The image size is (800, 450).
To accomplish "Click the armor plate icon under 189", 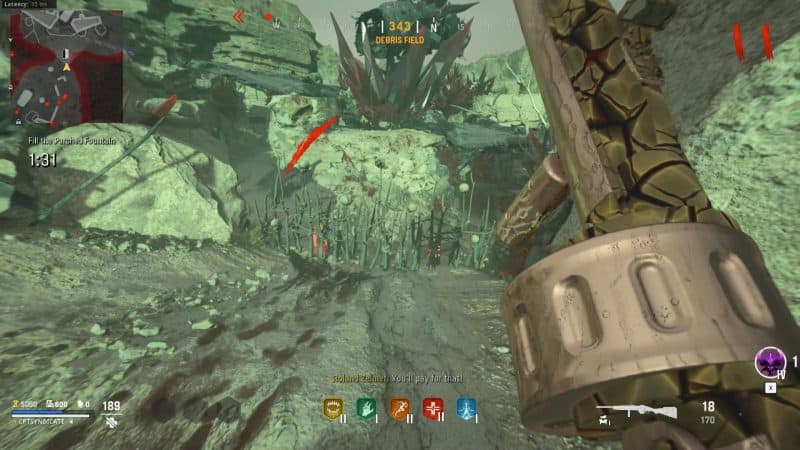I will coord(112,423).
